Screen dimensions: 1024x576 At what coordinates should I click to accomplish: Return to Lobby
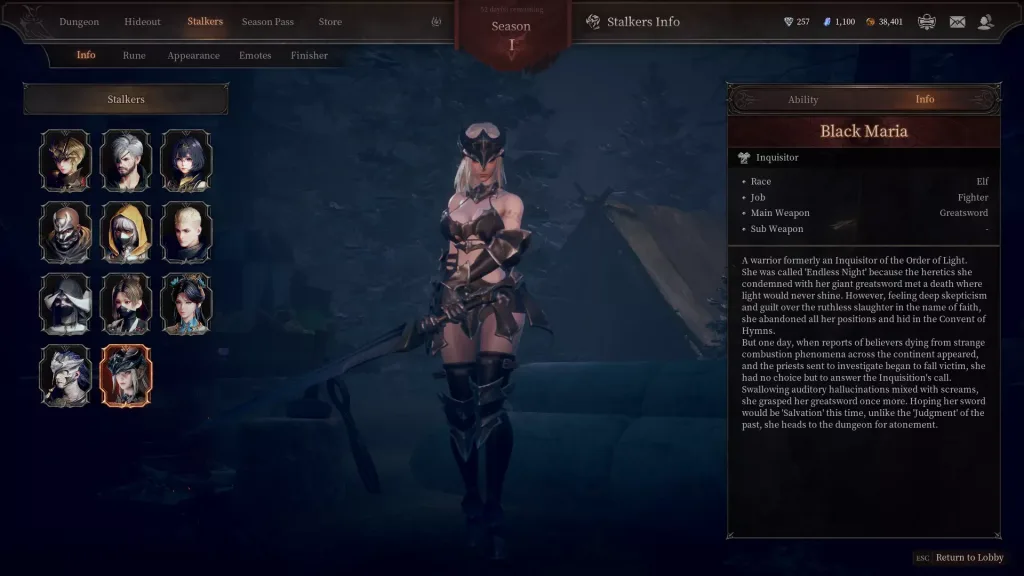pos(968,558)
